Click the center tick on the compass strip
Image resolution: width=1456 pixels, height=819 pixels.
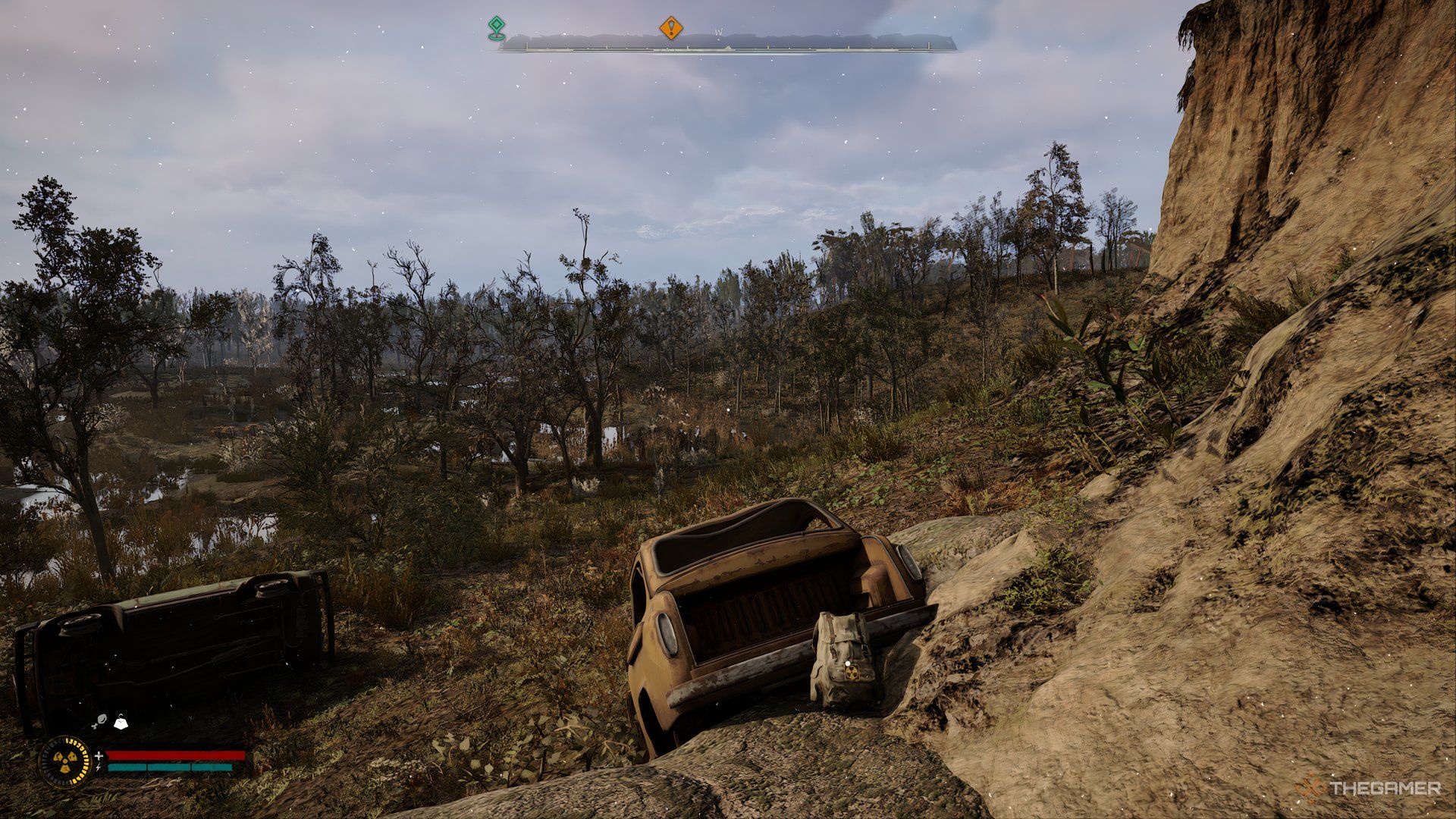click(x=727, y=49)
